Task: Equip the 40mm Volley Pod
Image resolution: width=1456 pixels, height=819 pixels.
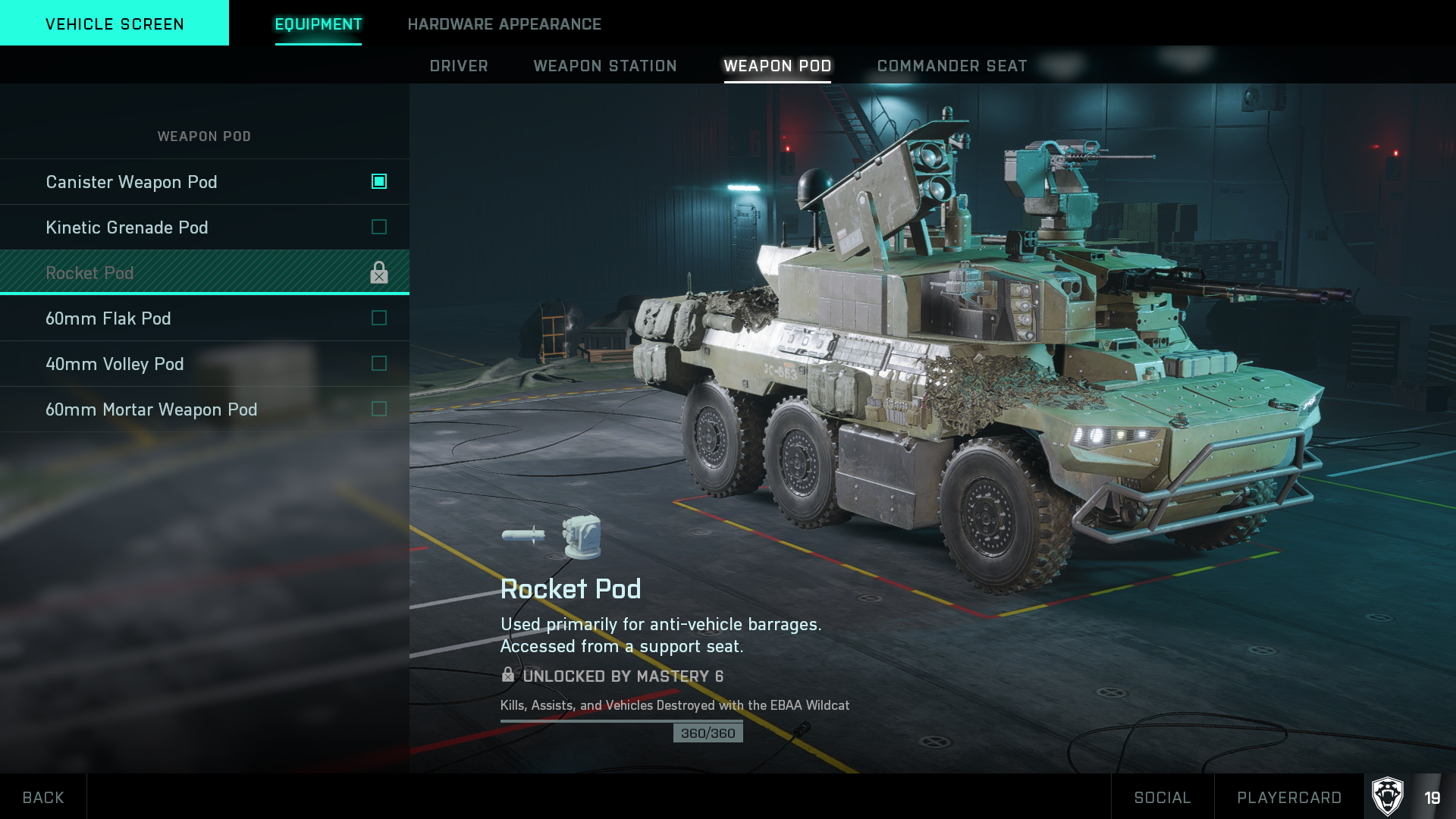Action: (205, 364)
